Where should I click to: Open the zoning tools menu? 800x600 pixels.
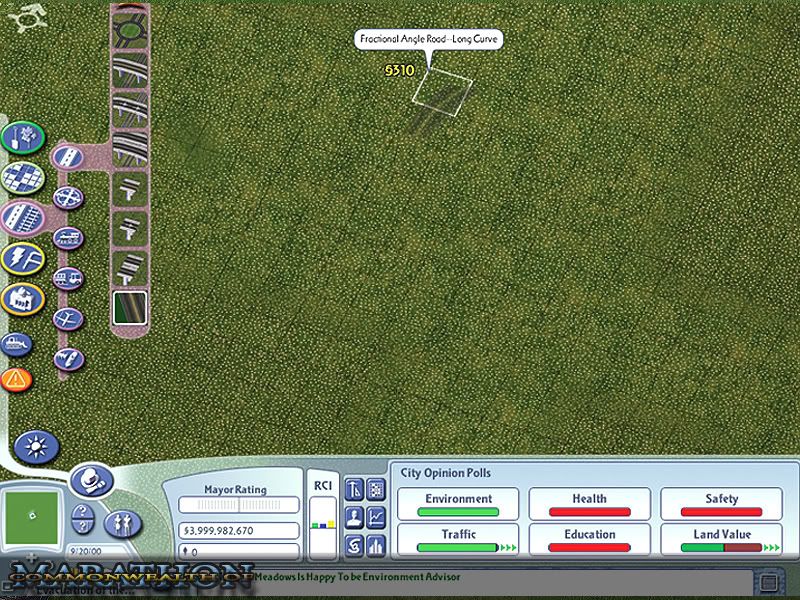(22, 177)
